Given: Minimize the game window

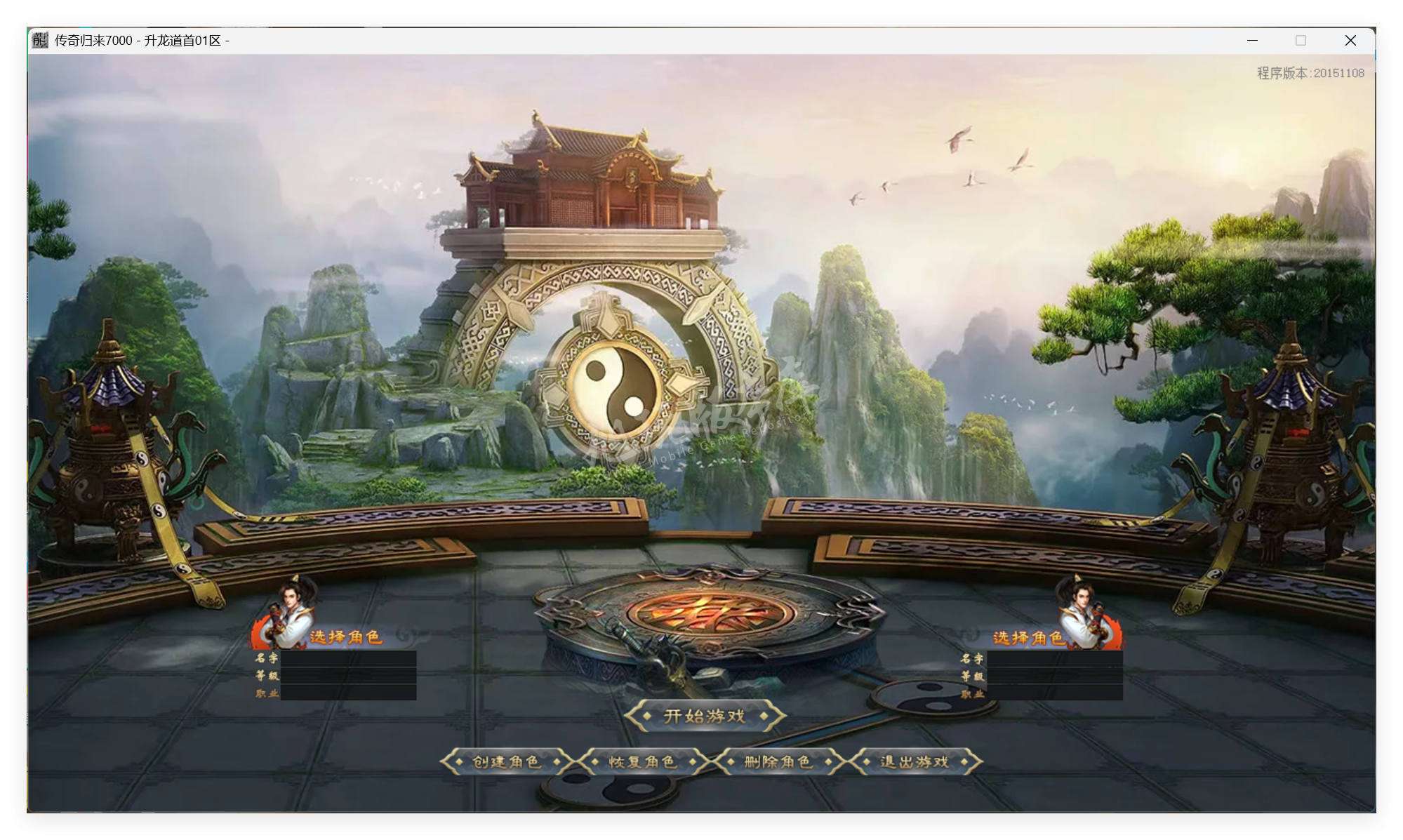Looking at the screenshot, I should coord(1254,41).
